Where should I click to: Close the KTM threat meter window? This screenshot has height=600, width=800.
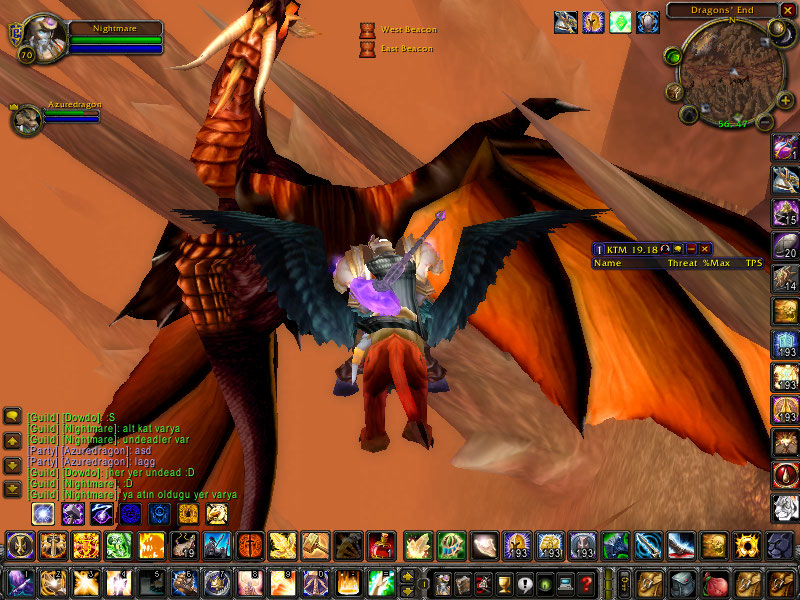[x=704, y=248]
